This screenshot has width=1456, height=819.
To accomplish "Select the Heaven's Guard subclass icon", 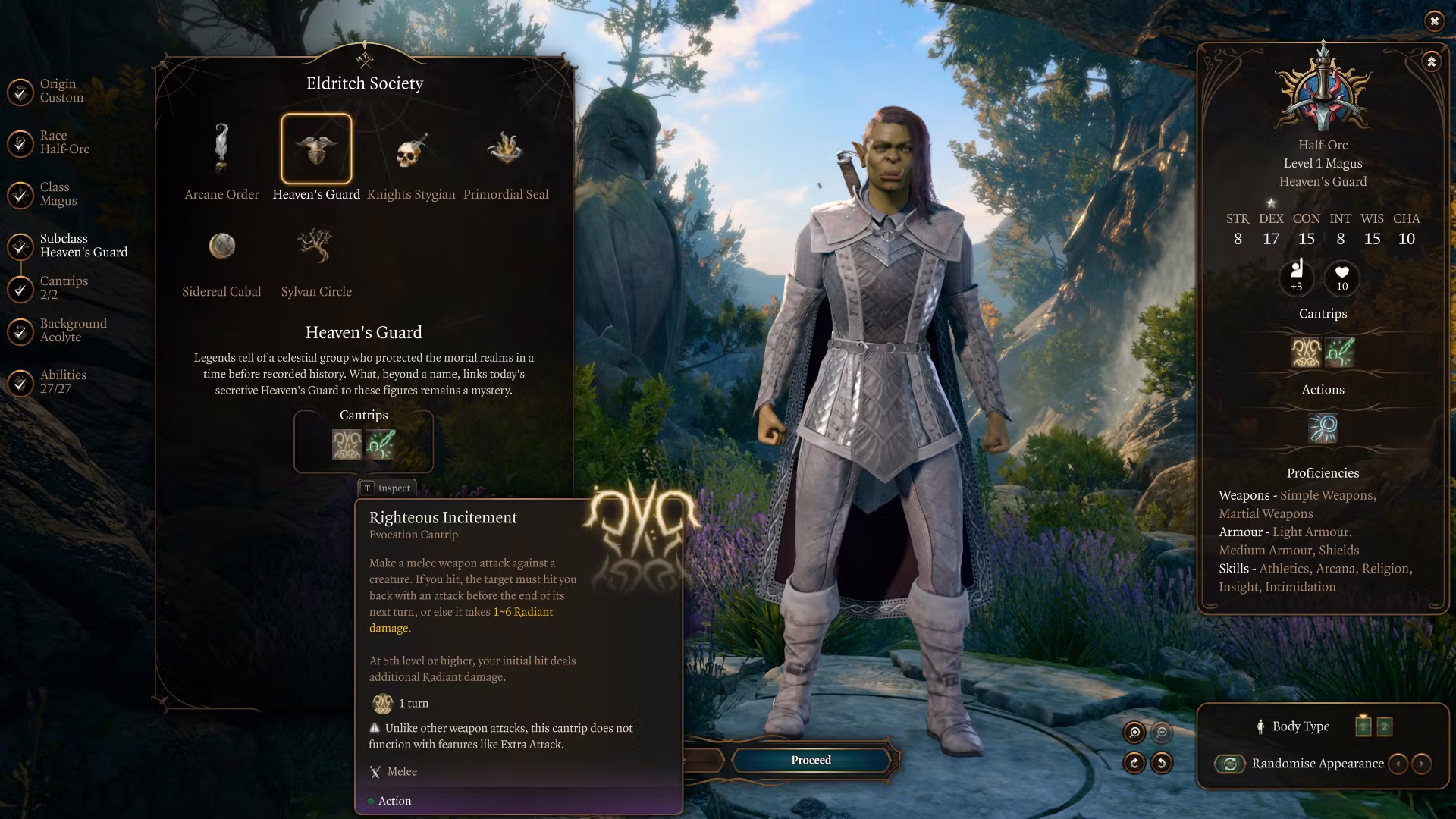I will (x=316, y=149).
